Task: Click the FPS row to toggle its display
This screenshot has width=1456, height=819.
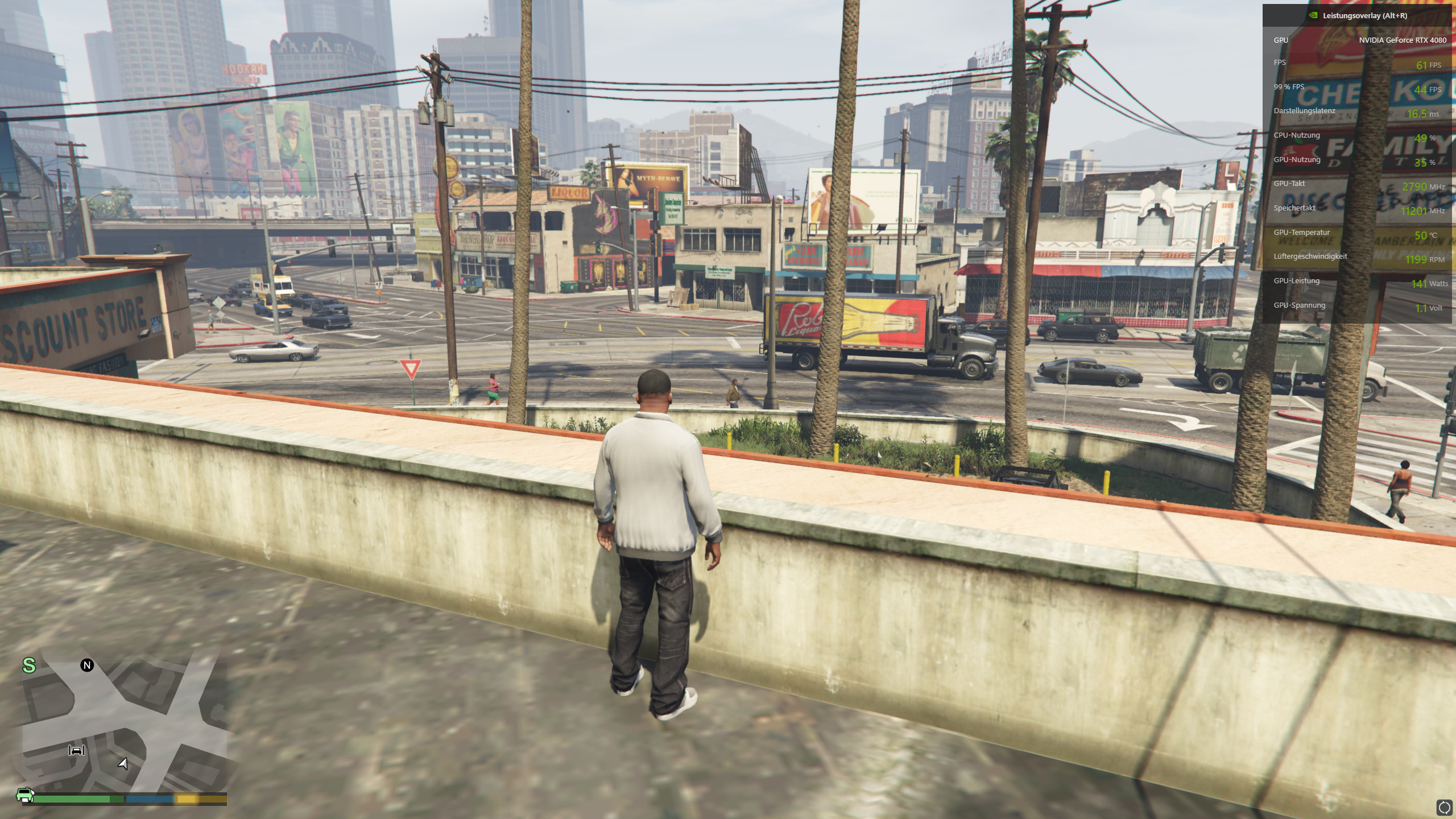Action: 1280,63
